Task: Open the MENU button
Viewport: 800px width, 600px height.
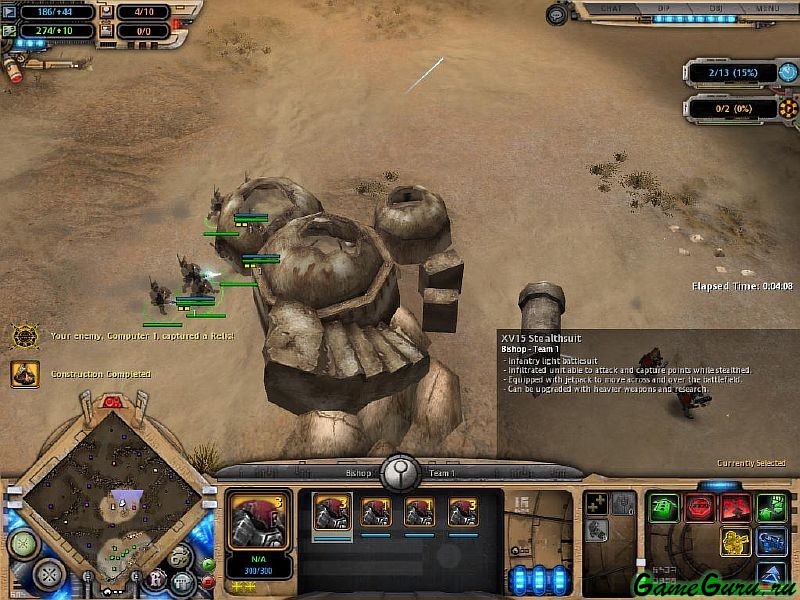Action: [x=767, y=7]
